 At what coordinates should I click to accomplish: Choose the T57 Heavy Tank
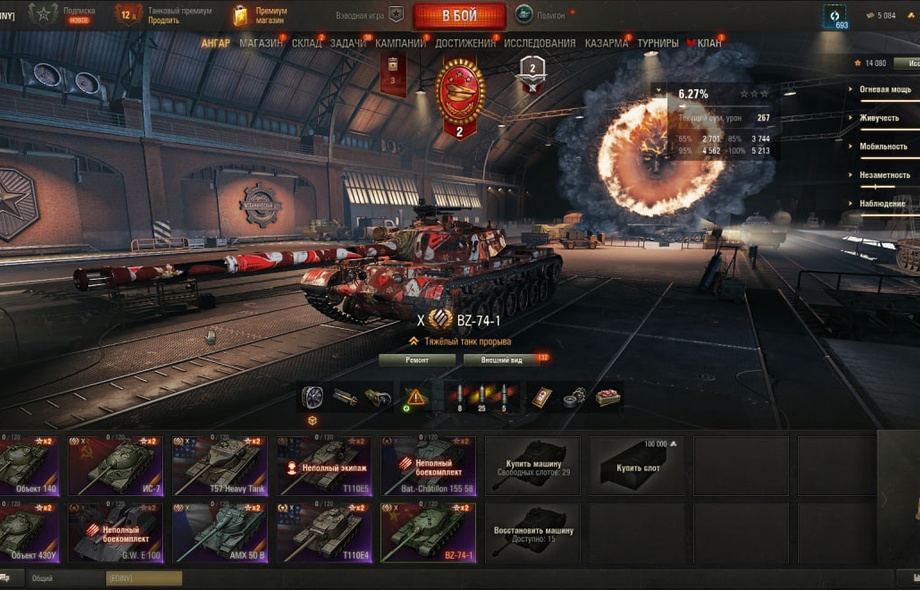tap(219, 465)
